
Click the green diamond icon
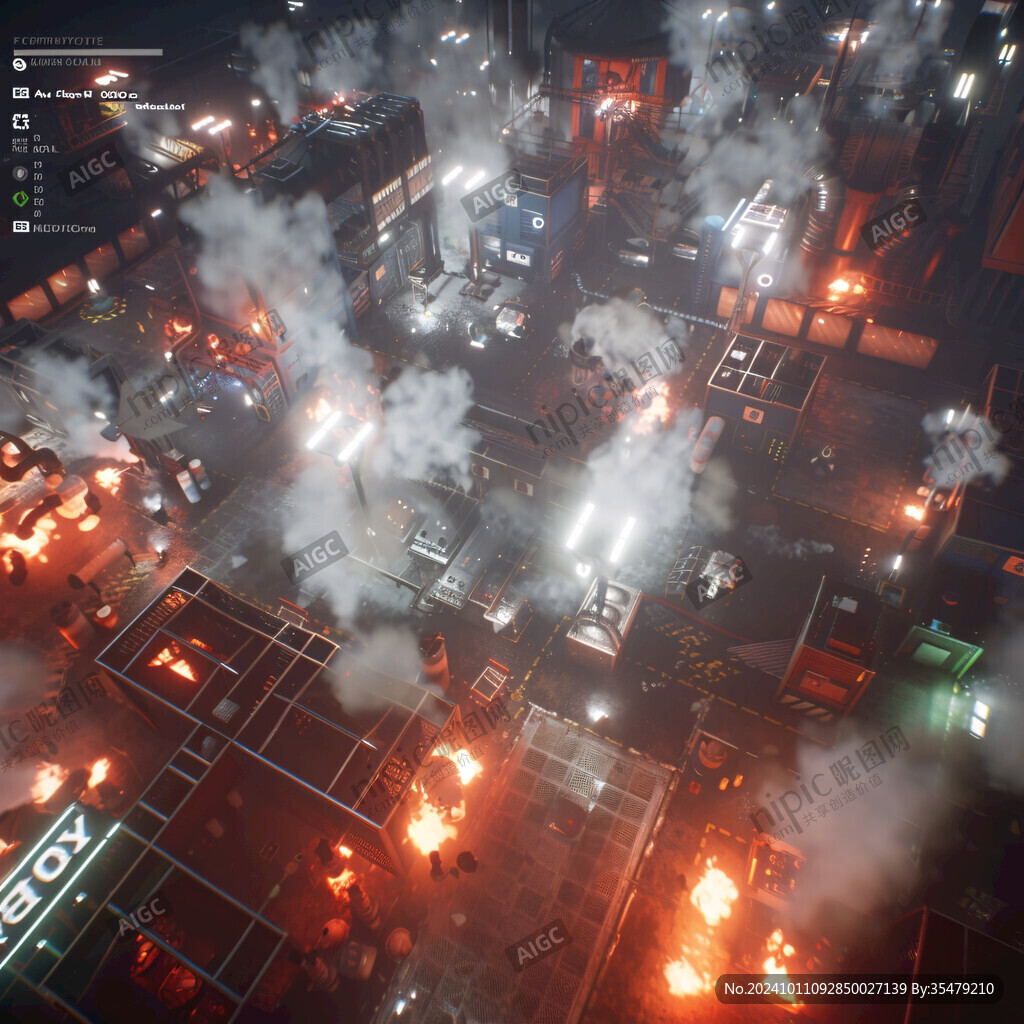(20, 198)
